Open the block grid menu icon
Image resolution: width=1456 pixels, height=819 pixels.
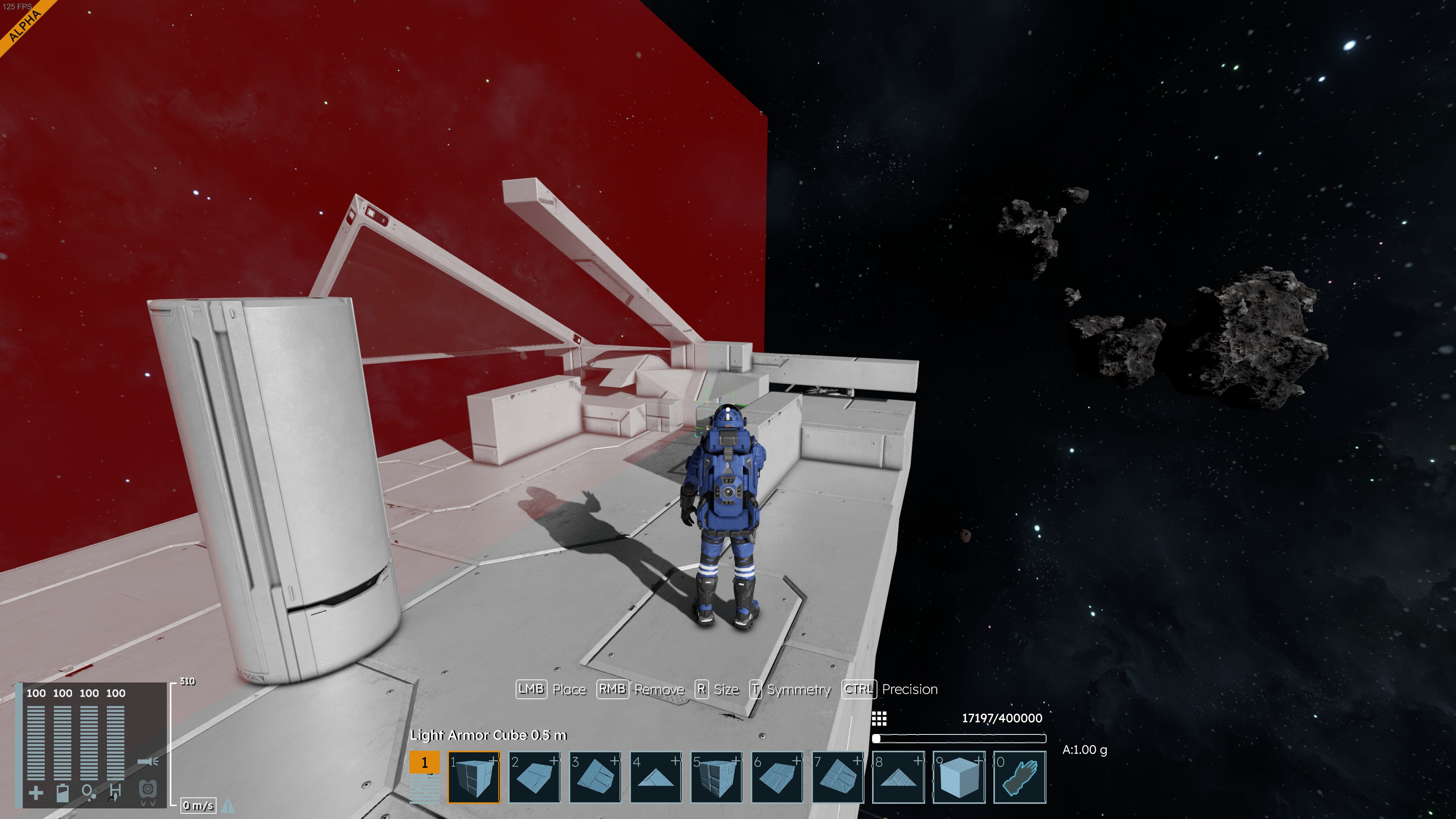point(879,719)
